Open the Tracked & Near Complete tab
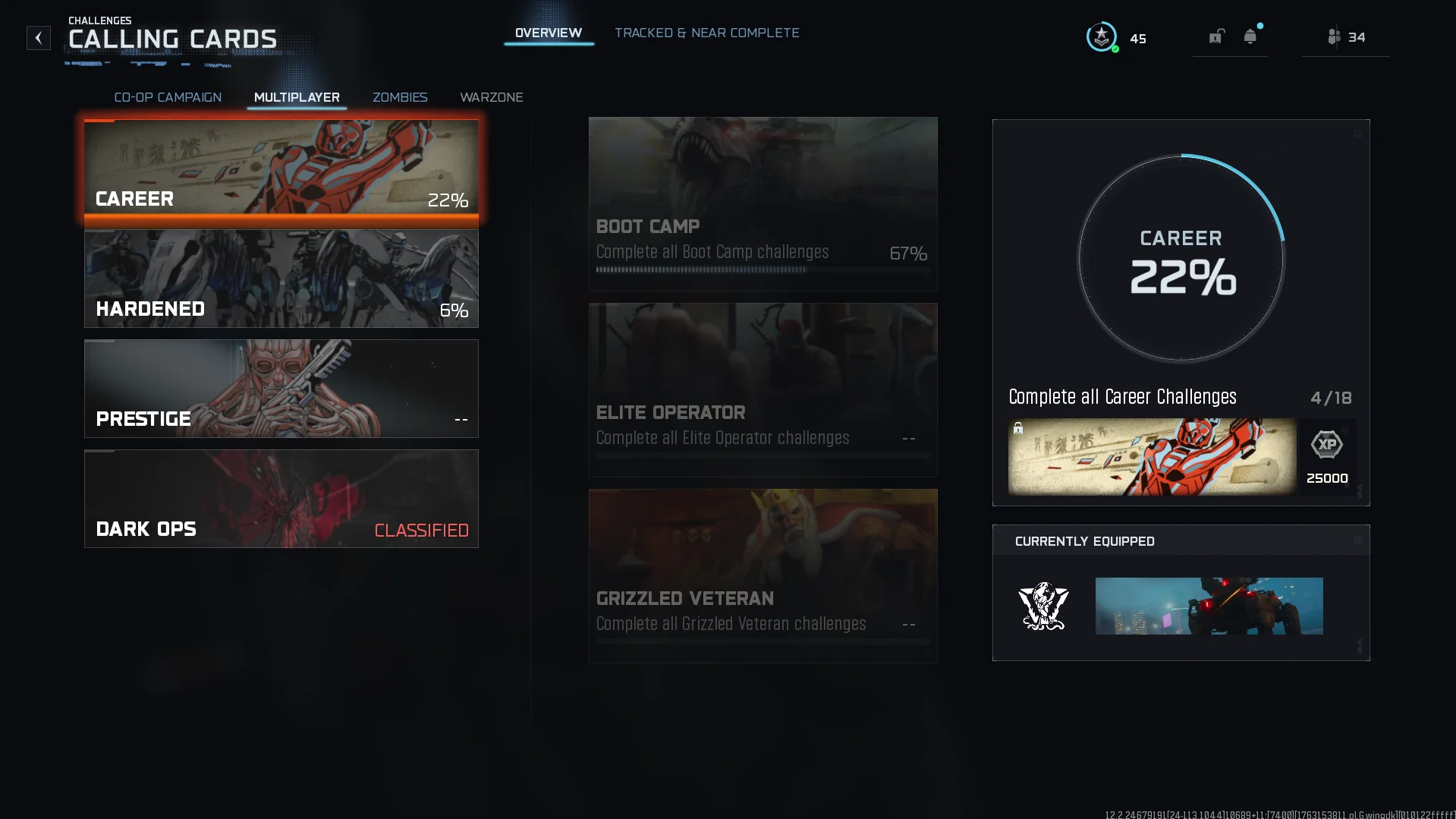 (x=706, y=33)
